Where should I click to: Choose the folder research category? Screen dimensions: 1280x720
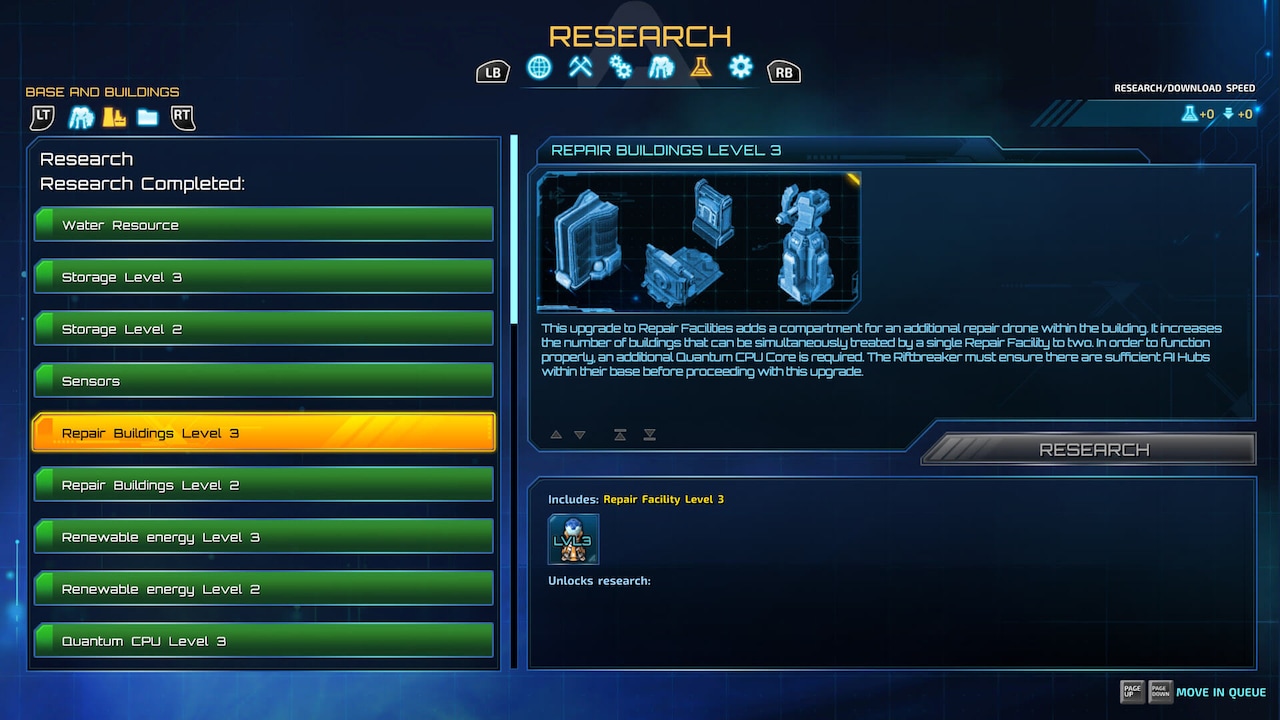[x=148, y=118]
